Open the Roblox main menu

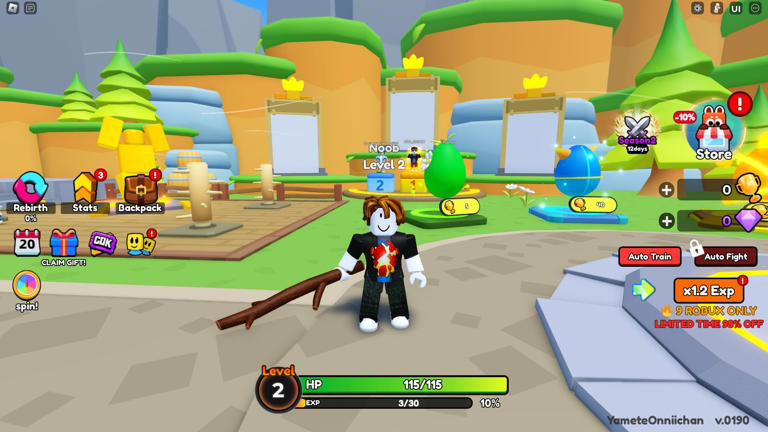pyautogui.click(x=13, y=8)
